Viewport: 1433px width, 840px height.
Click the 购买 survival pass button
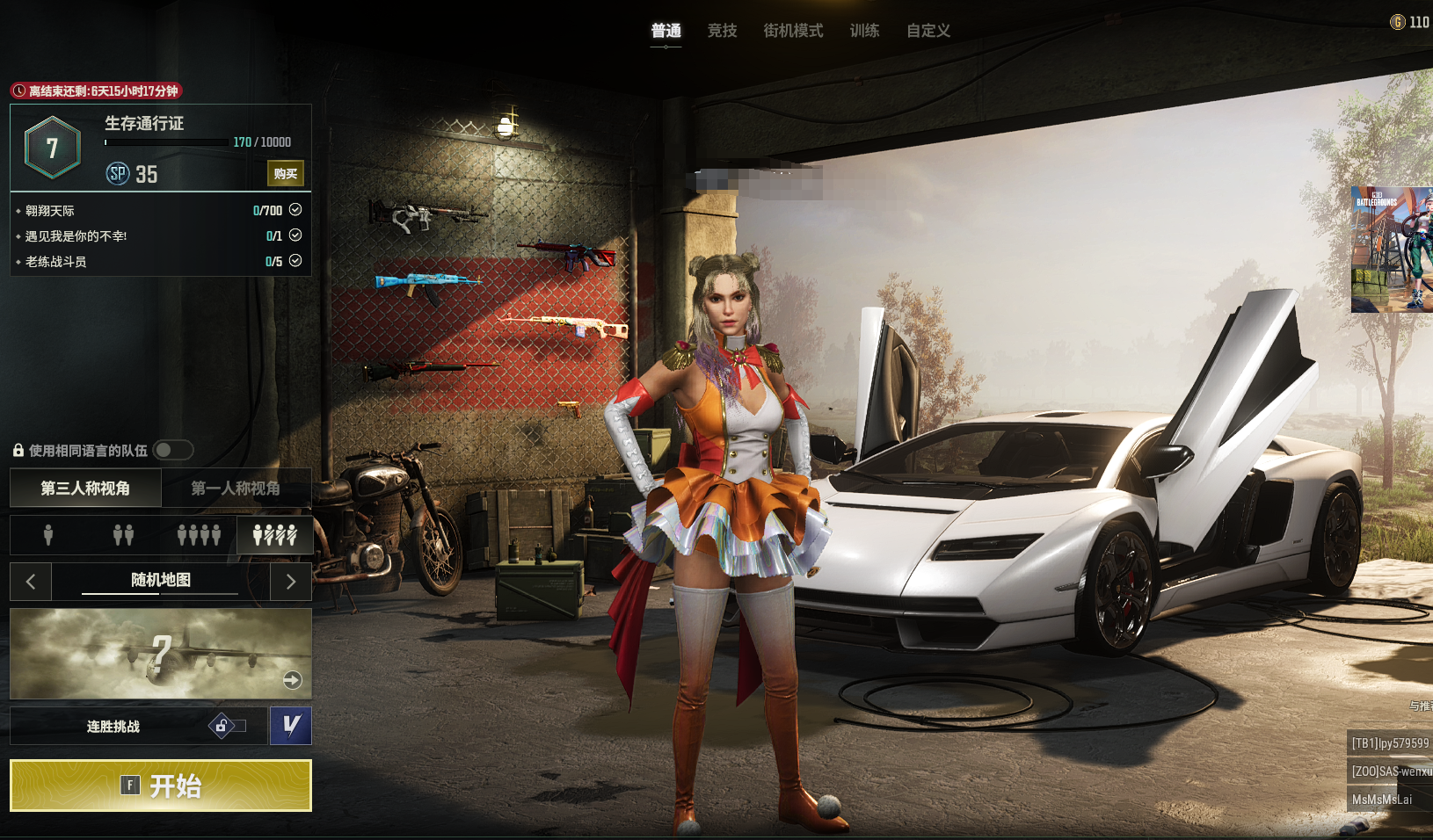click(285, 173)
